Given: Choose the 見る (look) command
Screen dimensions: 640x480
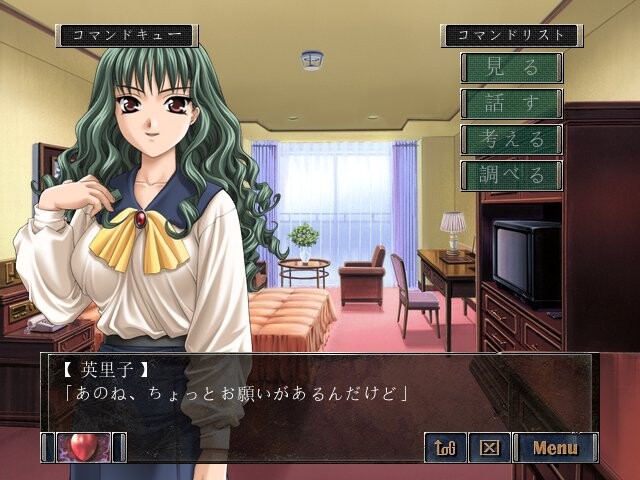Looking at the screenshot, I should [x=511, y=68].
